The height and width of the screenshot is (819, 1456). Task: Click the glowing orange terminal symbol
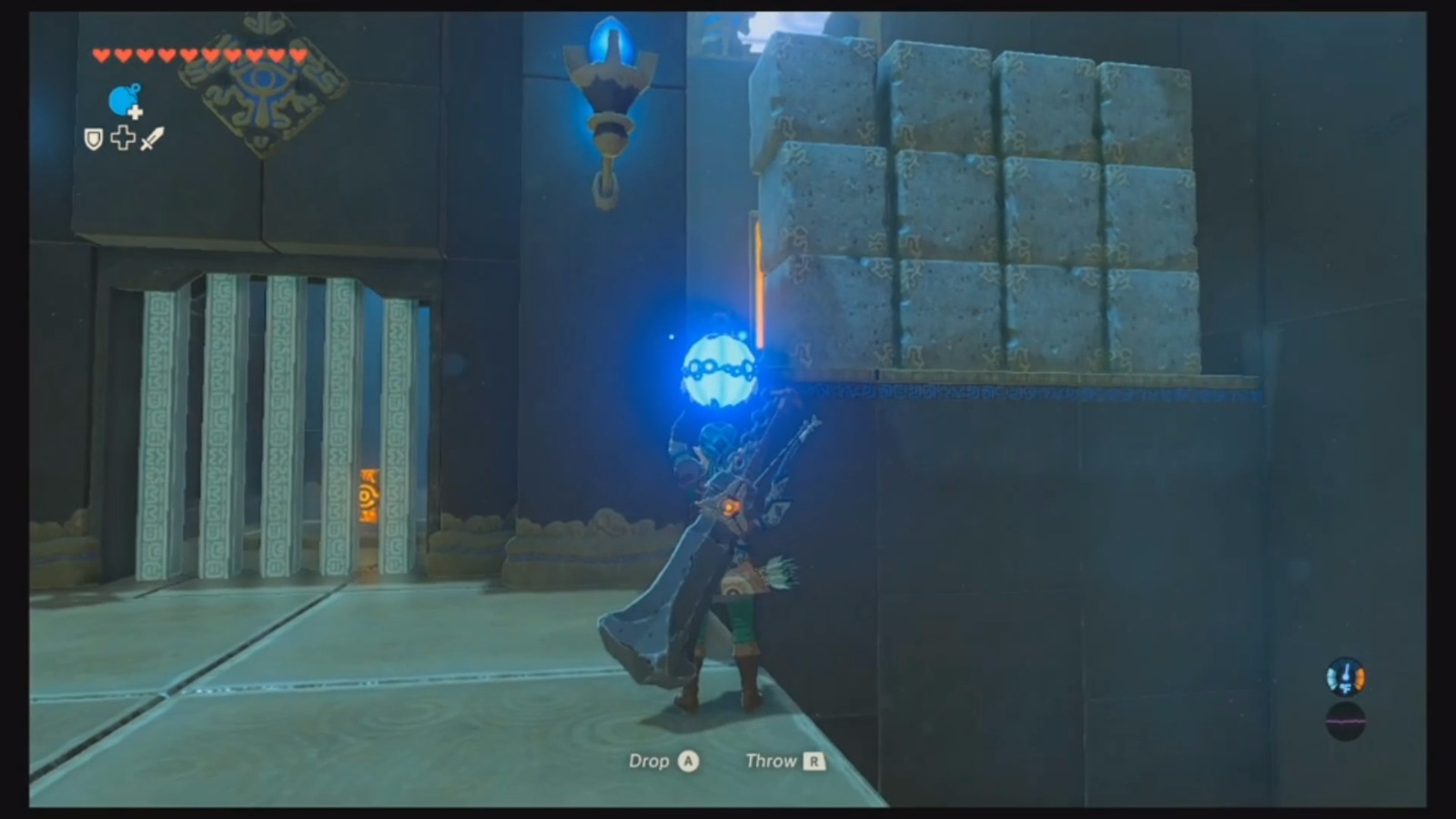[x=368, y=496]
